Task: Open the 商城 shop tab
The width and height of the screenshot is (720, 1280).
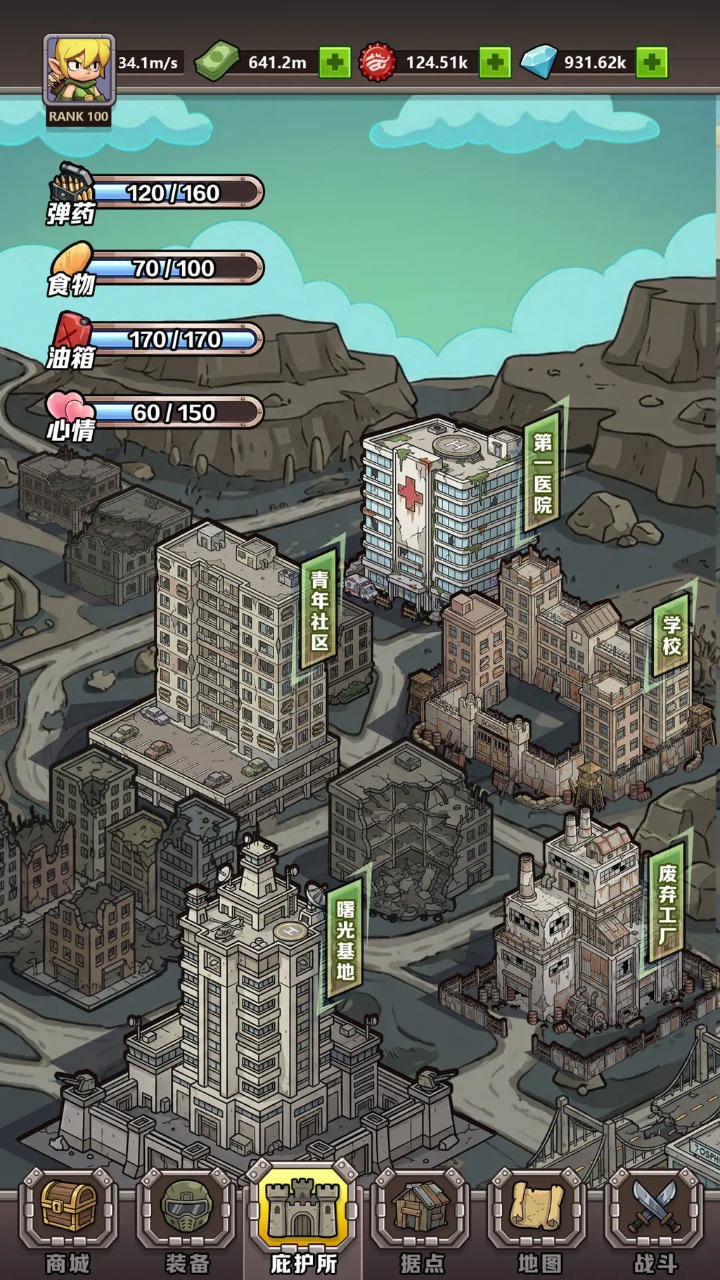Action: tap(68, 1220)
